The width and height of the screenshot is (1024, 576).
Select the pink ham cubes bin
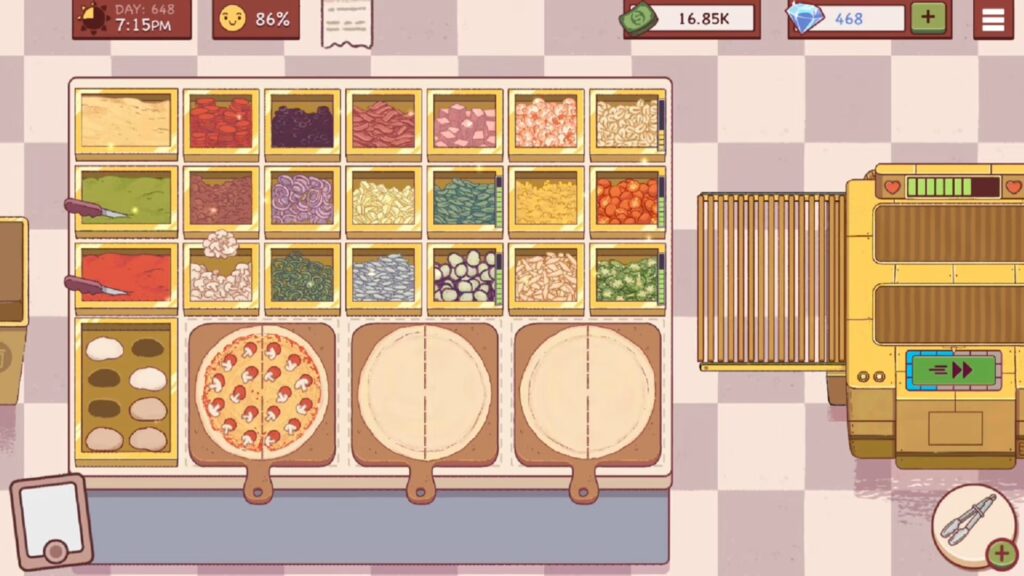coord(464,124)
